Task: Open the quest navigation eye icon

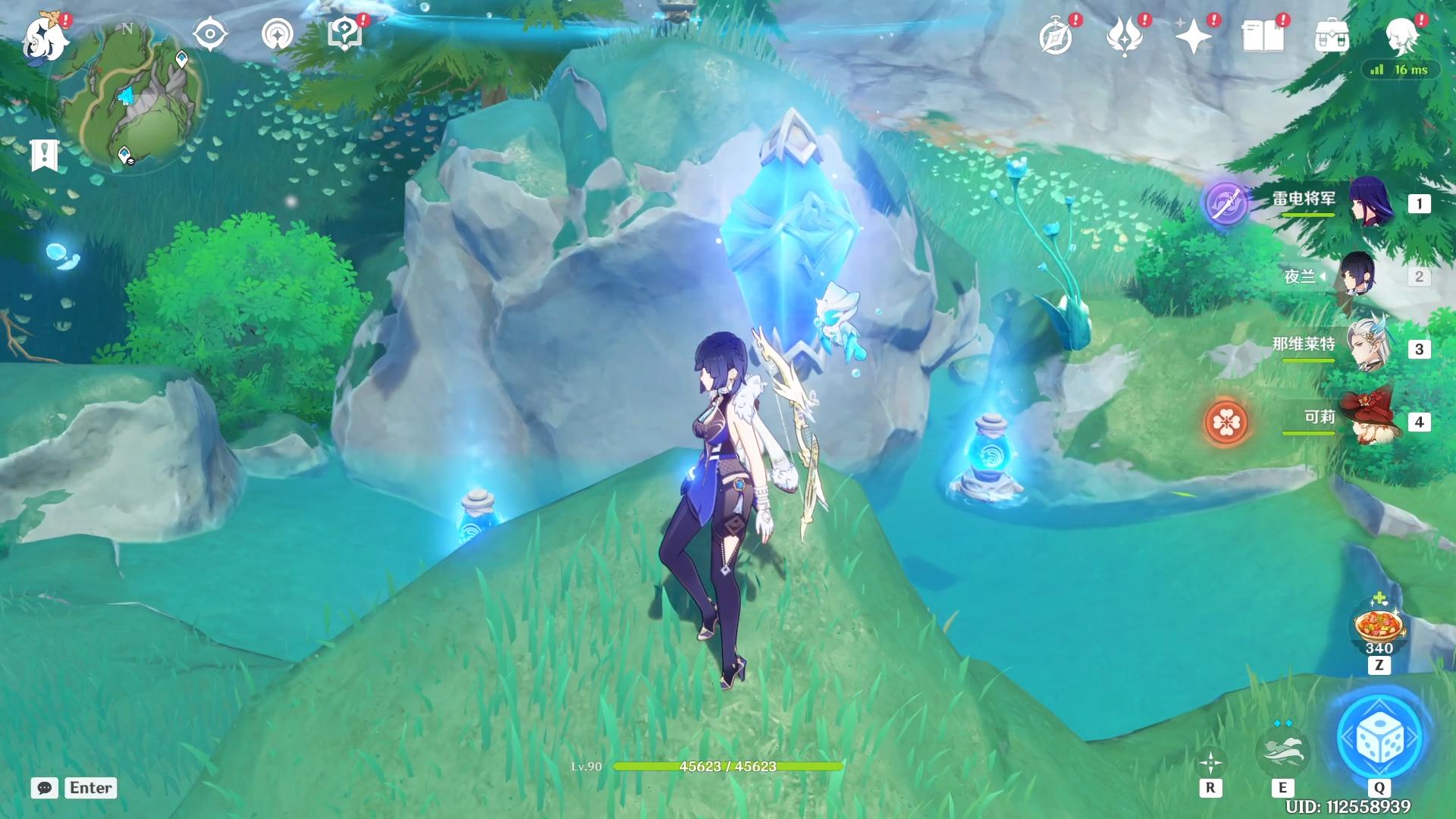Action: [x=210, y=35]
